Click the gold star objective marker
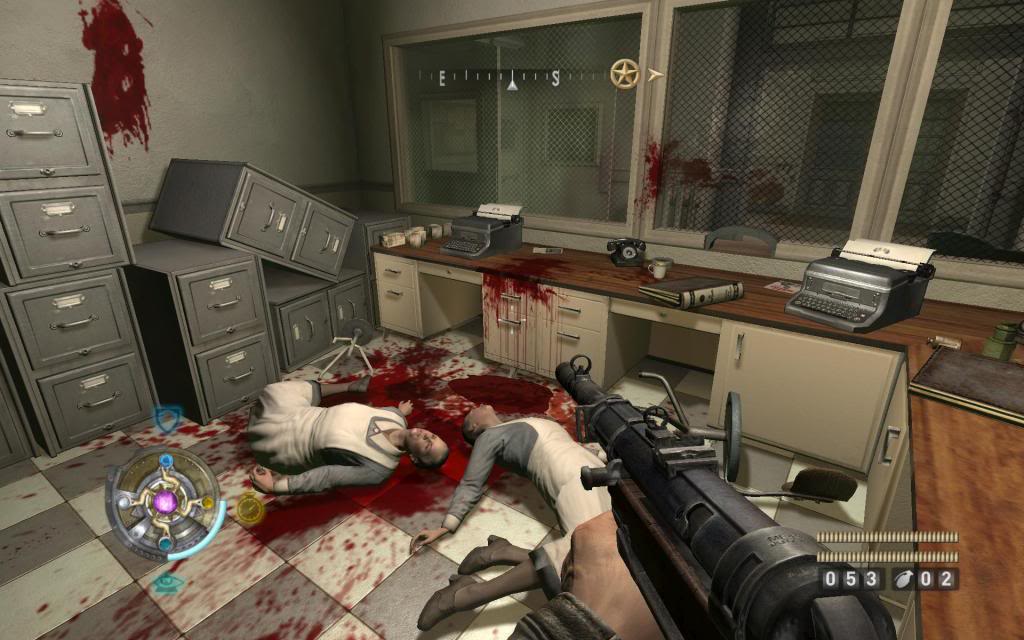 (625, 74)
